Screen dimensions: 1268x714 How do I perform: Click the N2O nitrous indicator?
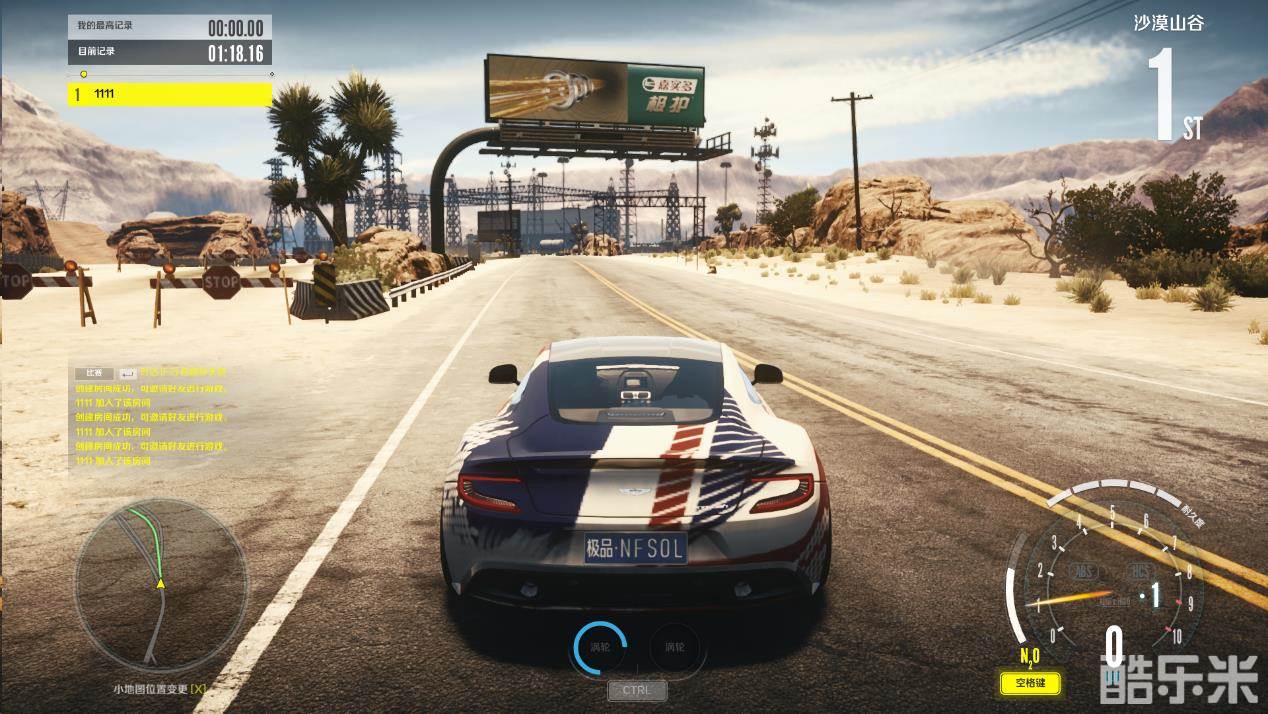(x=1029, y=657)
